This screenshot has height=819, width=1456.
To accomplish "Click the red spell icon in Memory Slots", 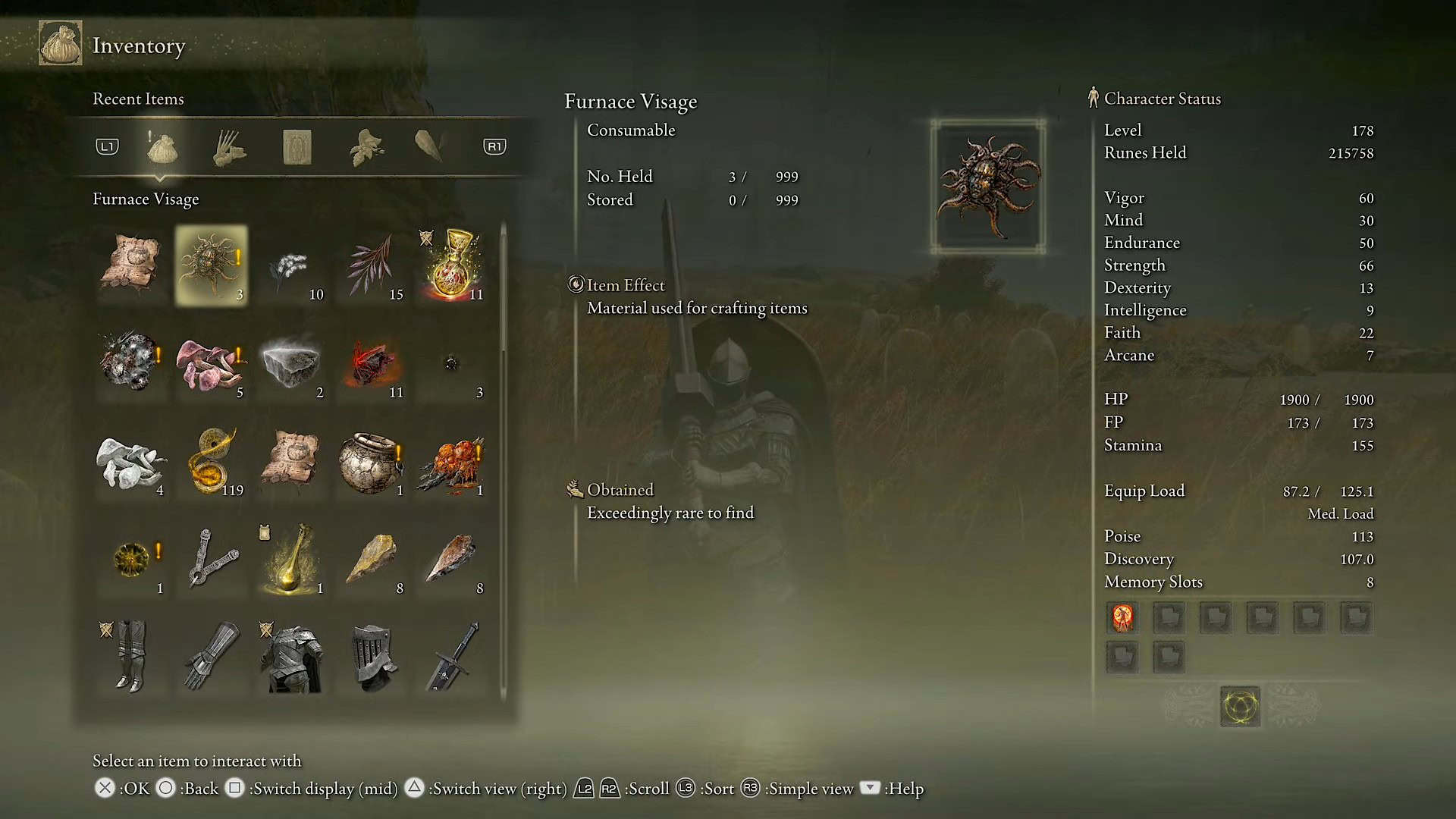I will (x=1122, y=617).
